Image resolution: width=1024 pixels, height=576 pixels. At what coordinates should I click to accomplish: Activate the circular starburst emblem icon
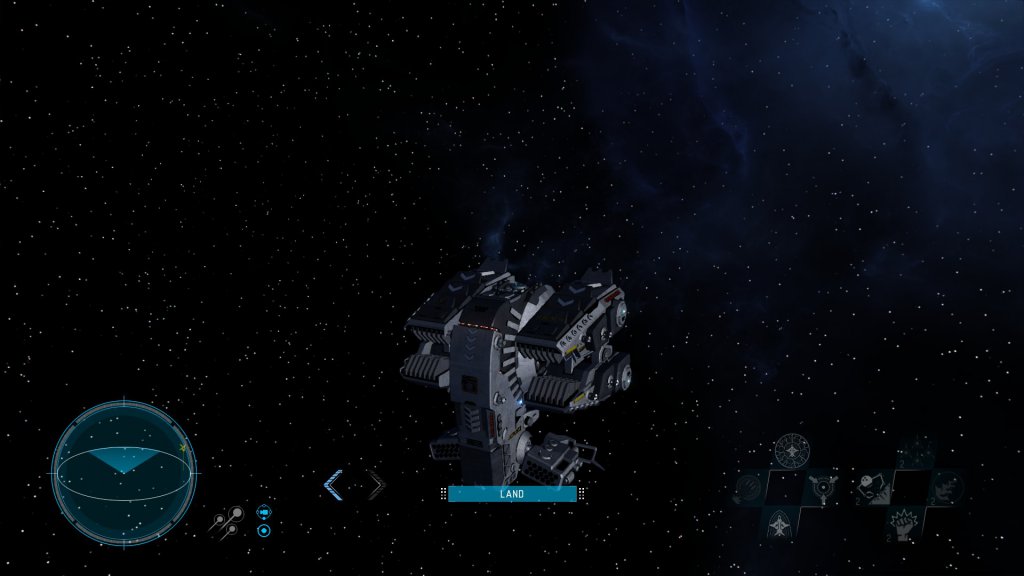point(791,451)
